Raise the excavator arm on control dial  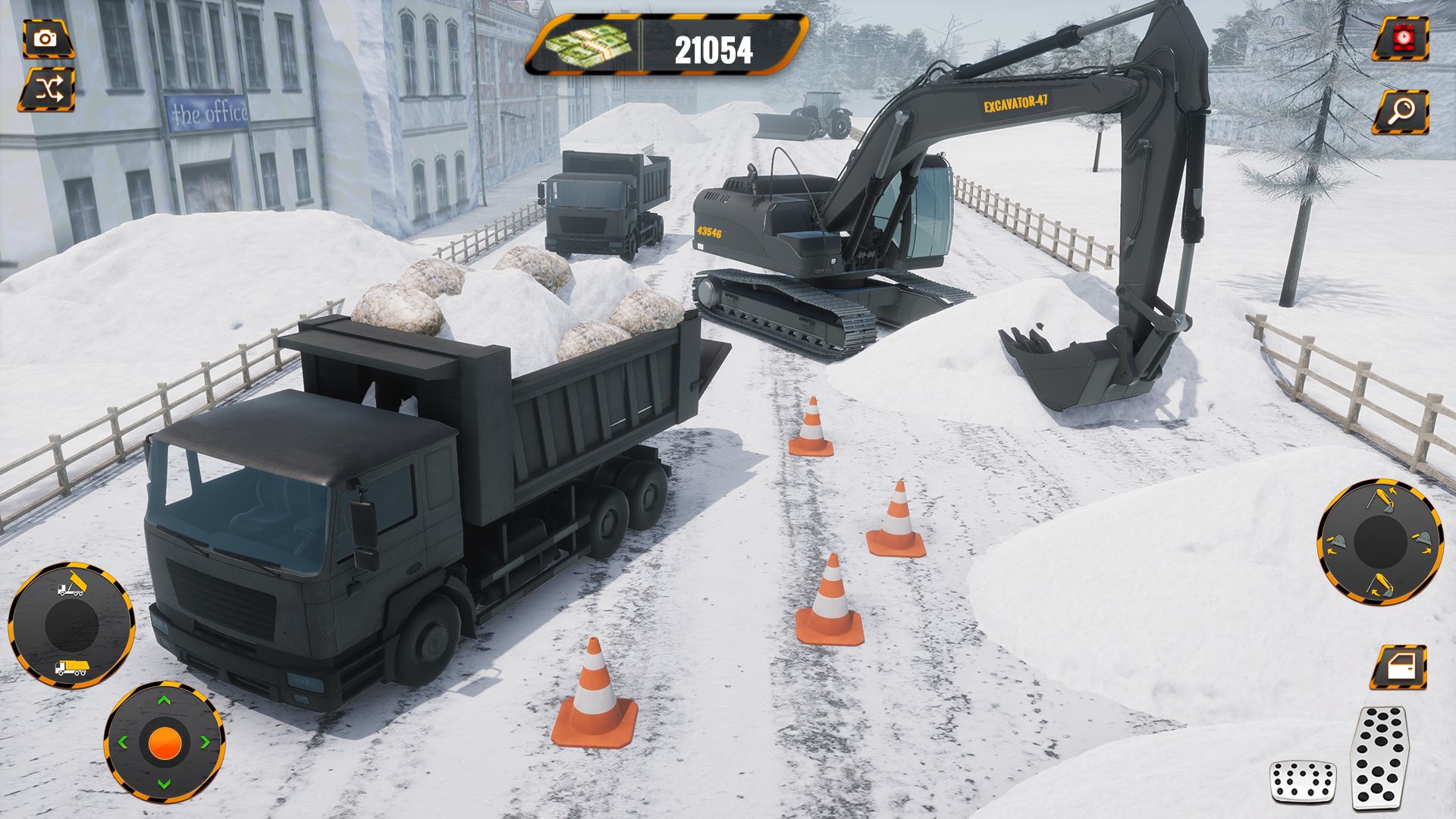(x=1382, y=500)
